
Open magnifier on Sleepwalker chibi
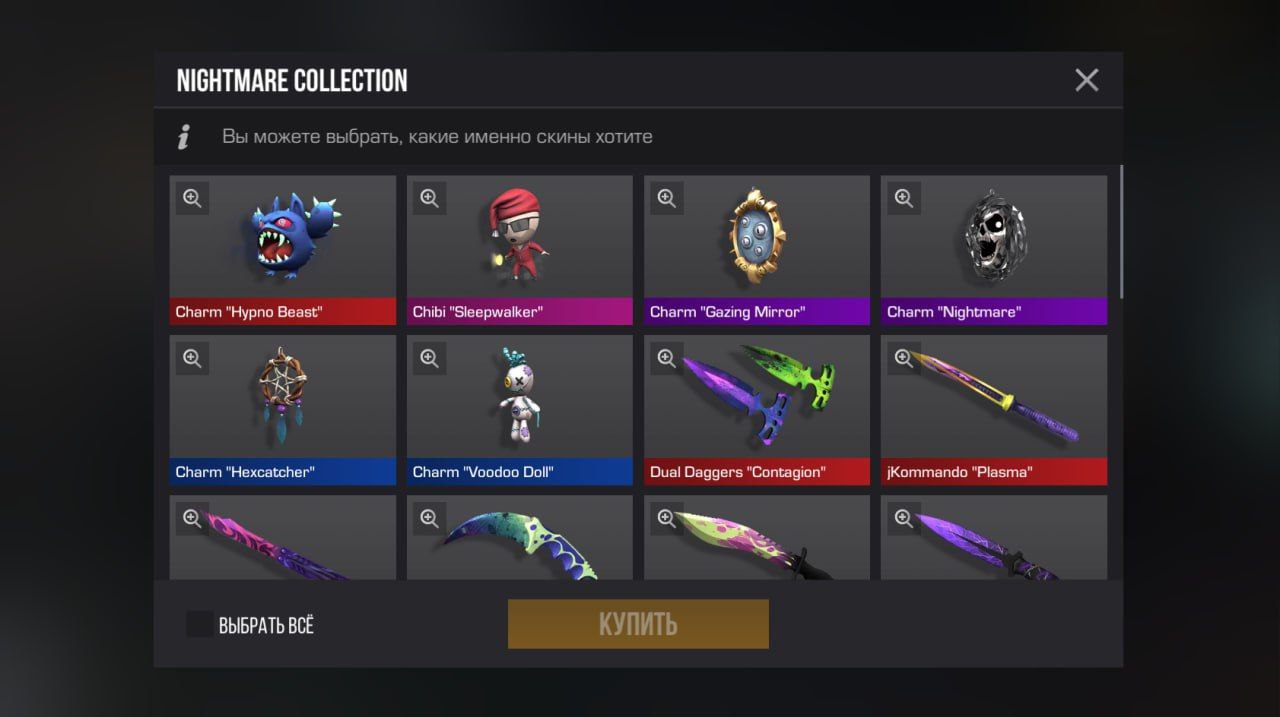429,198
